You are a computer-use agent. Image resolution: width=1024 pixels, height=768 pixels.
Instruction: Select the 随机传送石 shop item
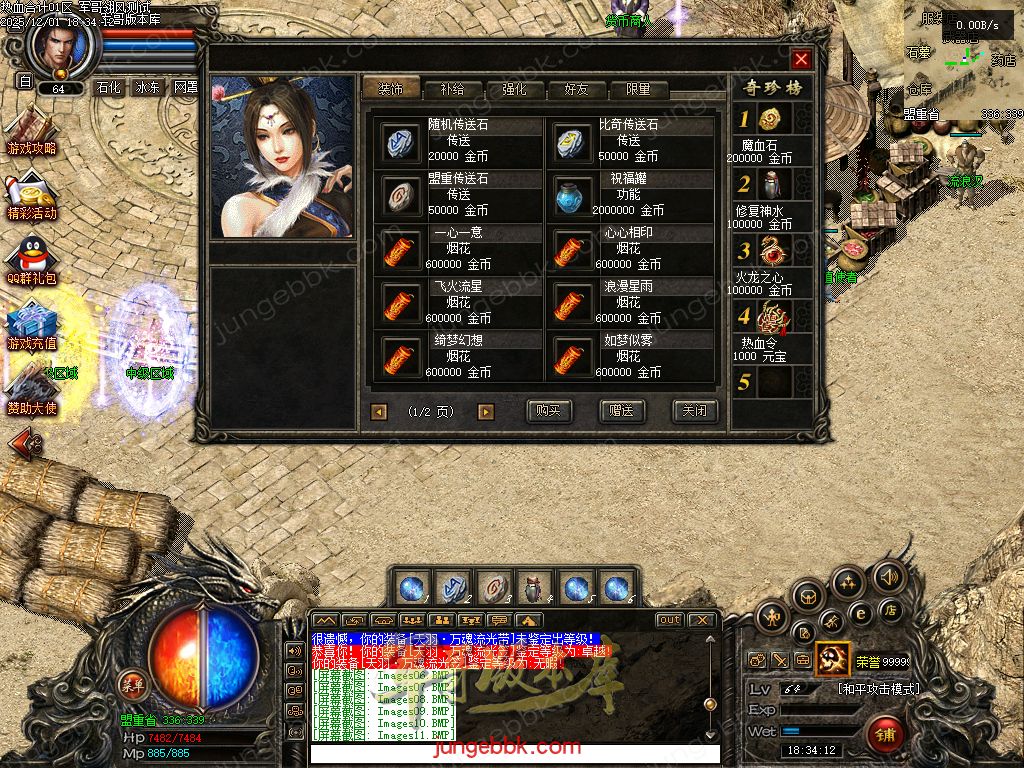(x=402, y=141)
